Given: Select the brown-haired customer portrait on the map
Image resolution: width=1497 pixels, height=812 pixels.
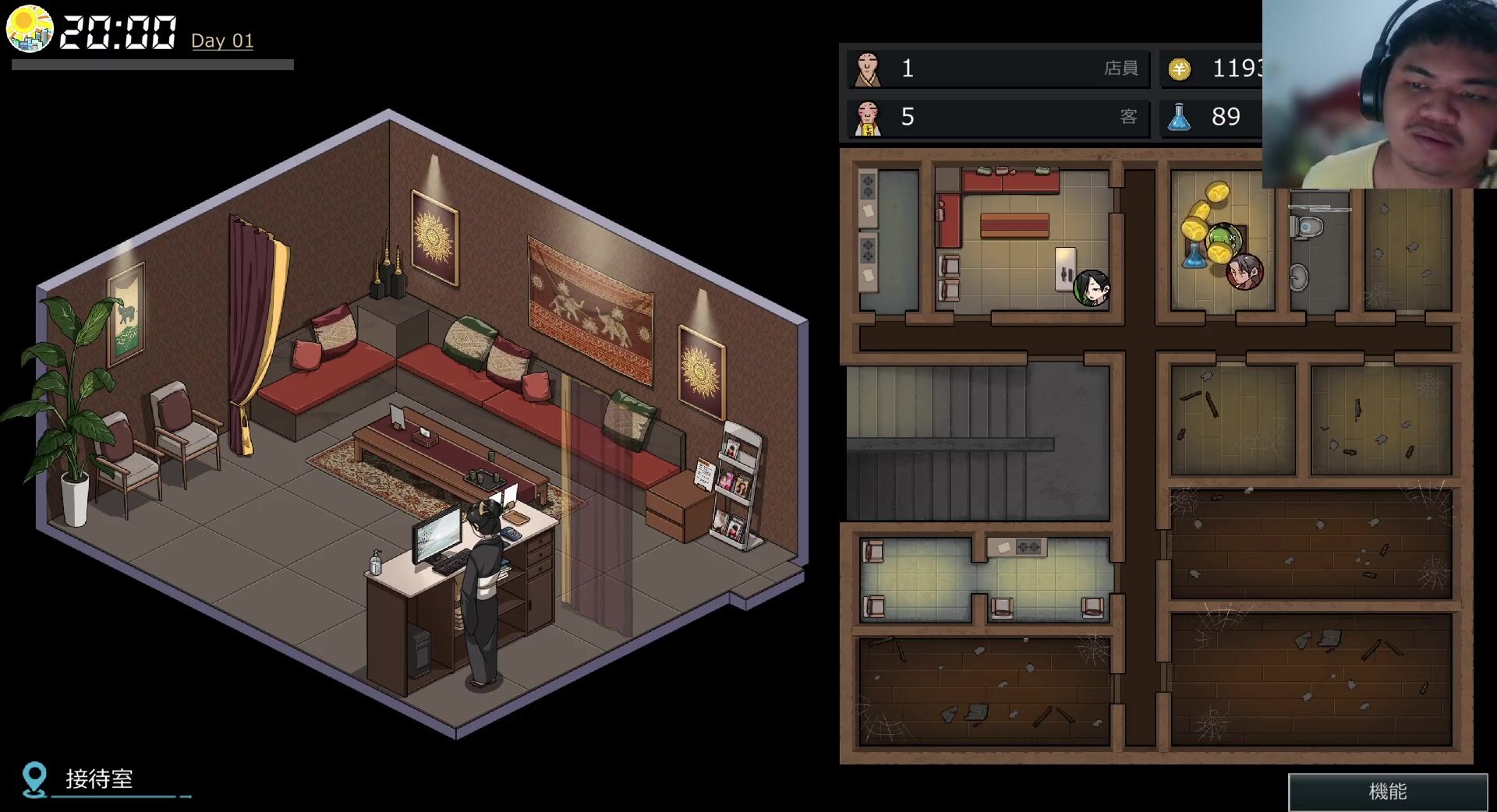Looking at the screenshot, I should pyautogui.click(x=1244, y=271).
